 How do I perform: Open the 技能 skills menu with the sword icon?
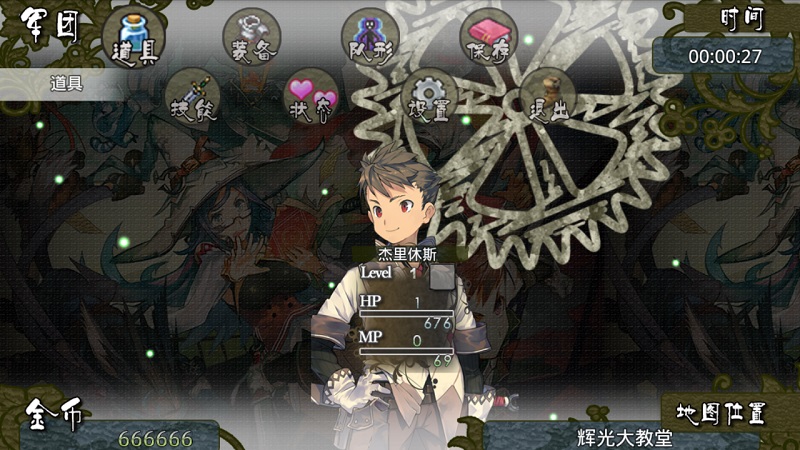tap(192, 97)
